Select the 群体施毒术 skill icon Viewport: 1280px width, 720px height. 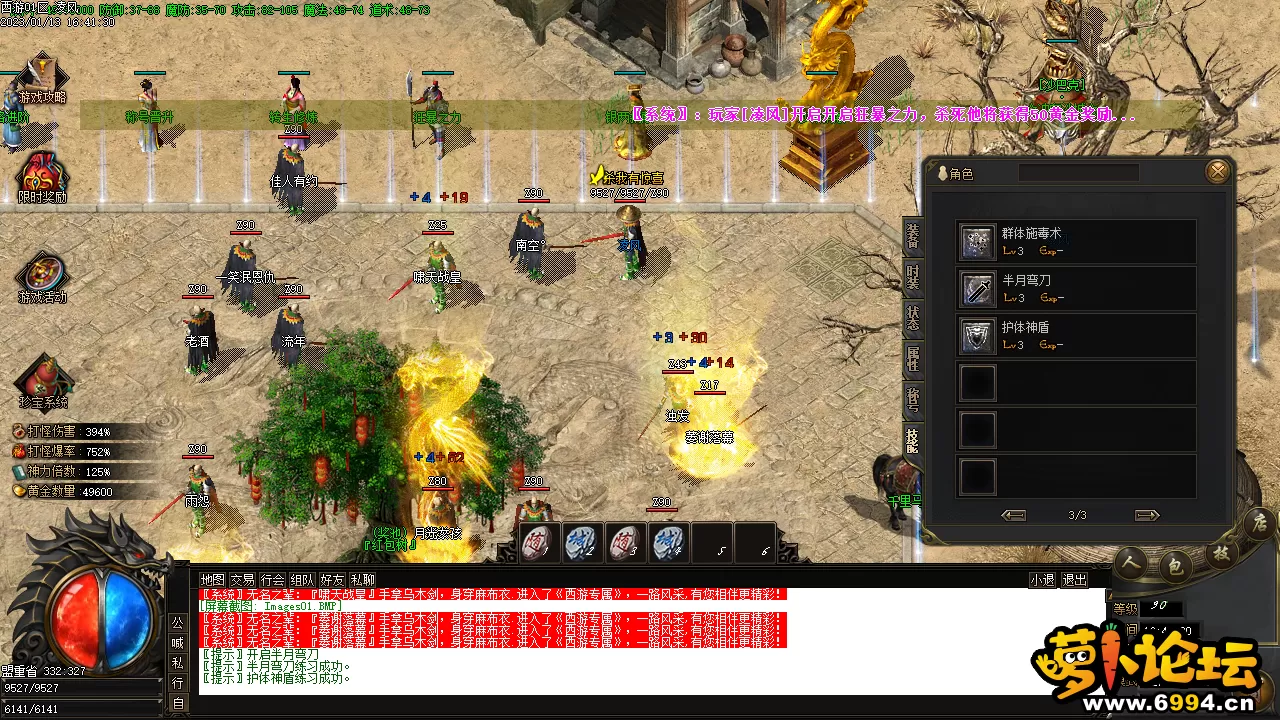pyautogui.click(x=977, y=240)
